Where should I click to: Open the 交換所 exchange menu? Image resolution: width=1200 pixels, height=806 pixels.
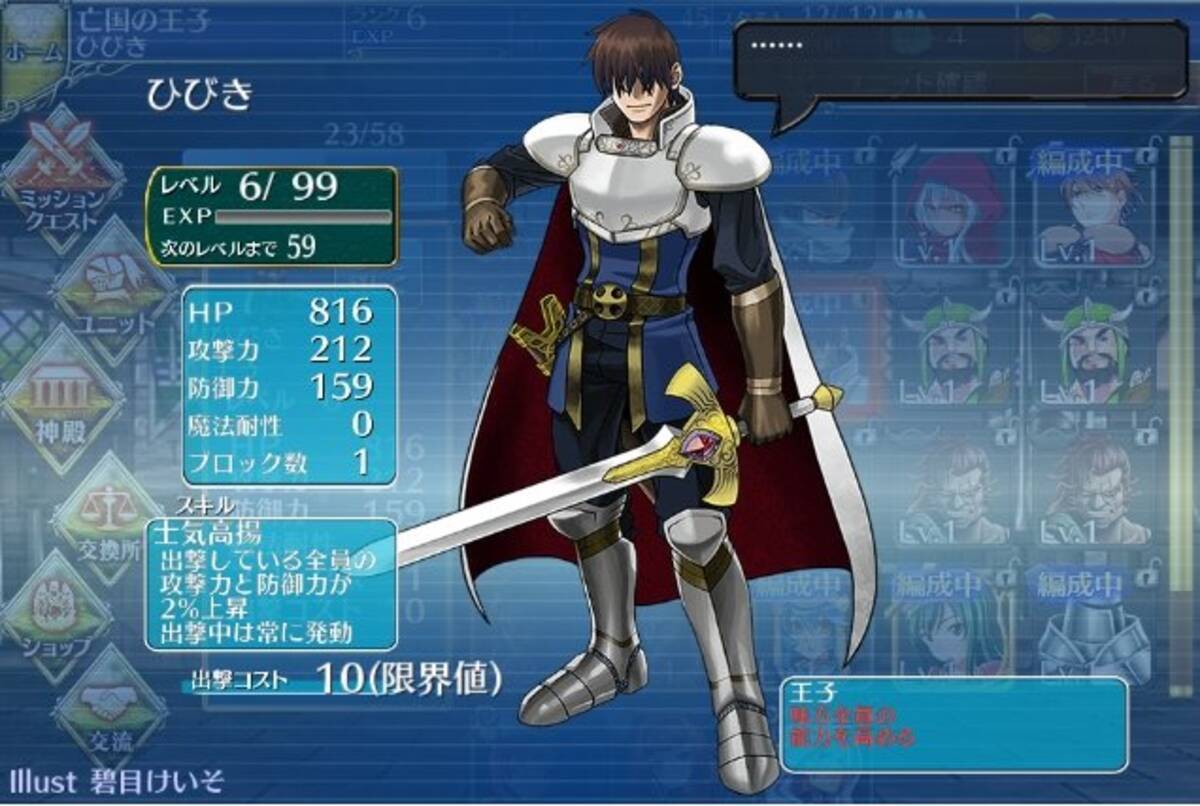coord(108,518)
